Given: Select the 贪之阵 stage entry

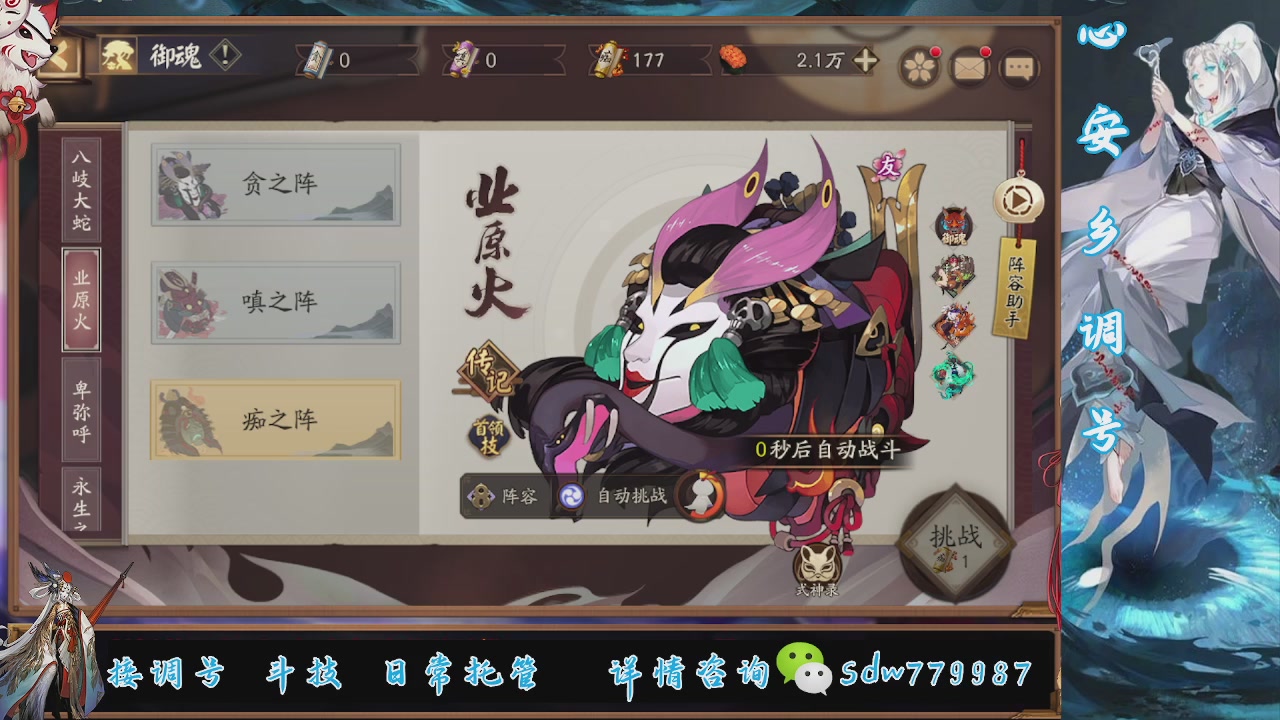Looking at the screenshot, I should point(275,184).
